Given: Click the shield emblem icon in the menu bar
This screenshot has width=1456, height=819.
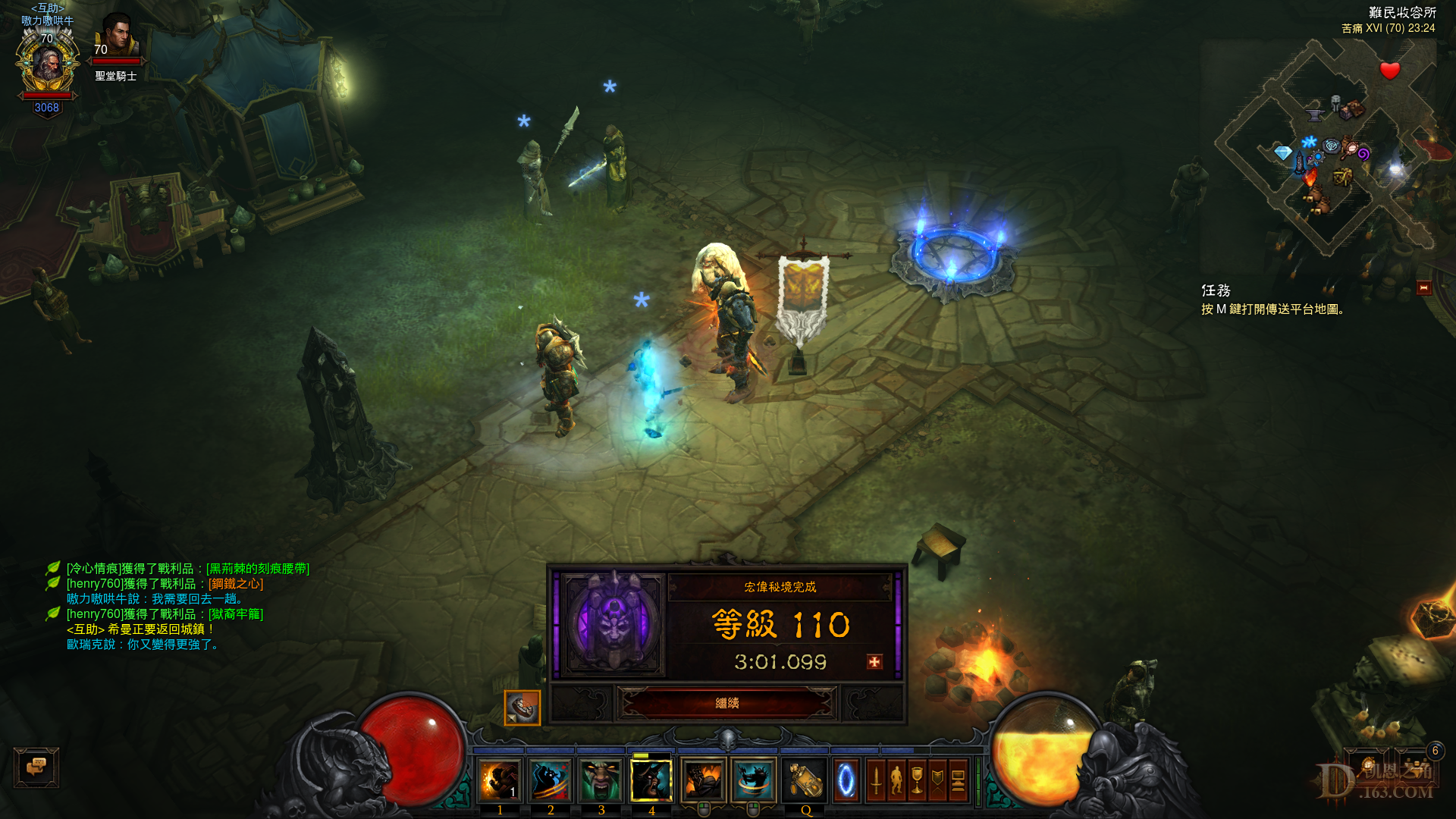Looking at the screenshot, I should [x=937, y=782].
